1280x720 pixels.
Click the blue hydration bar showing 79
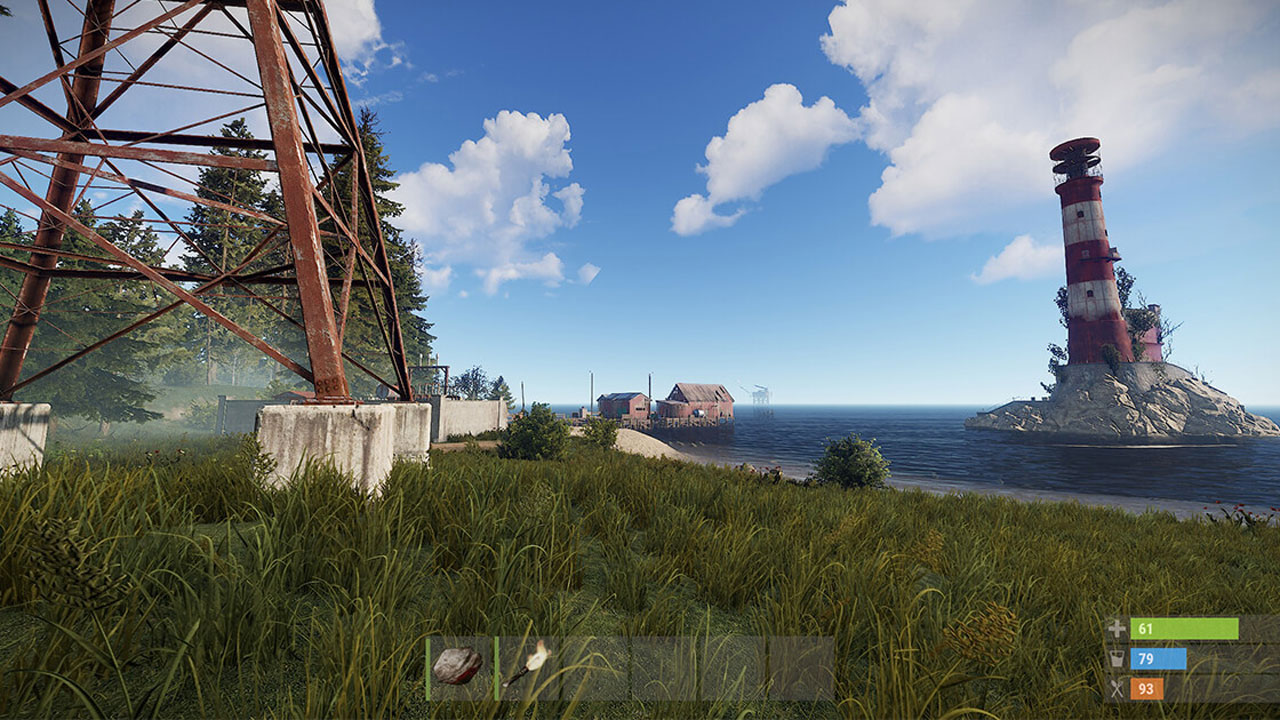1158,658
